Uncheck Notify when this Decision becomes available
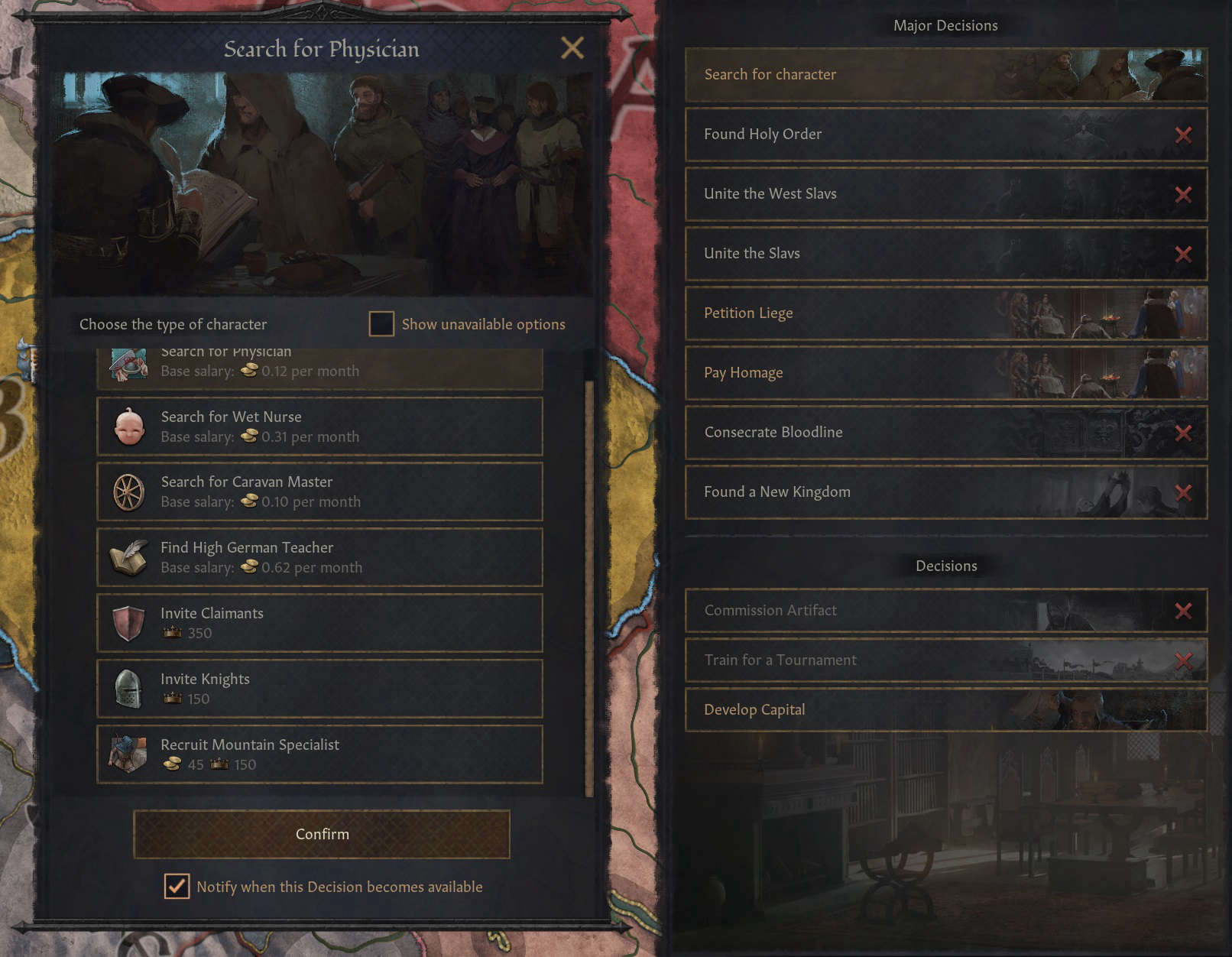This screenshot has width=1232, height=957. point(177,887)
